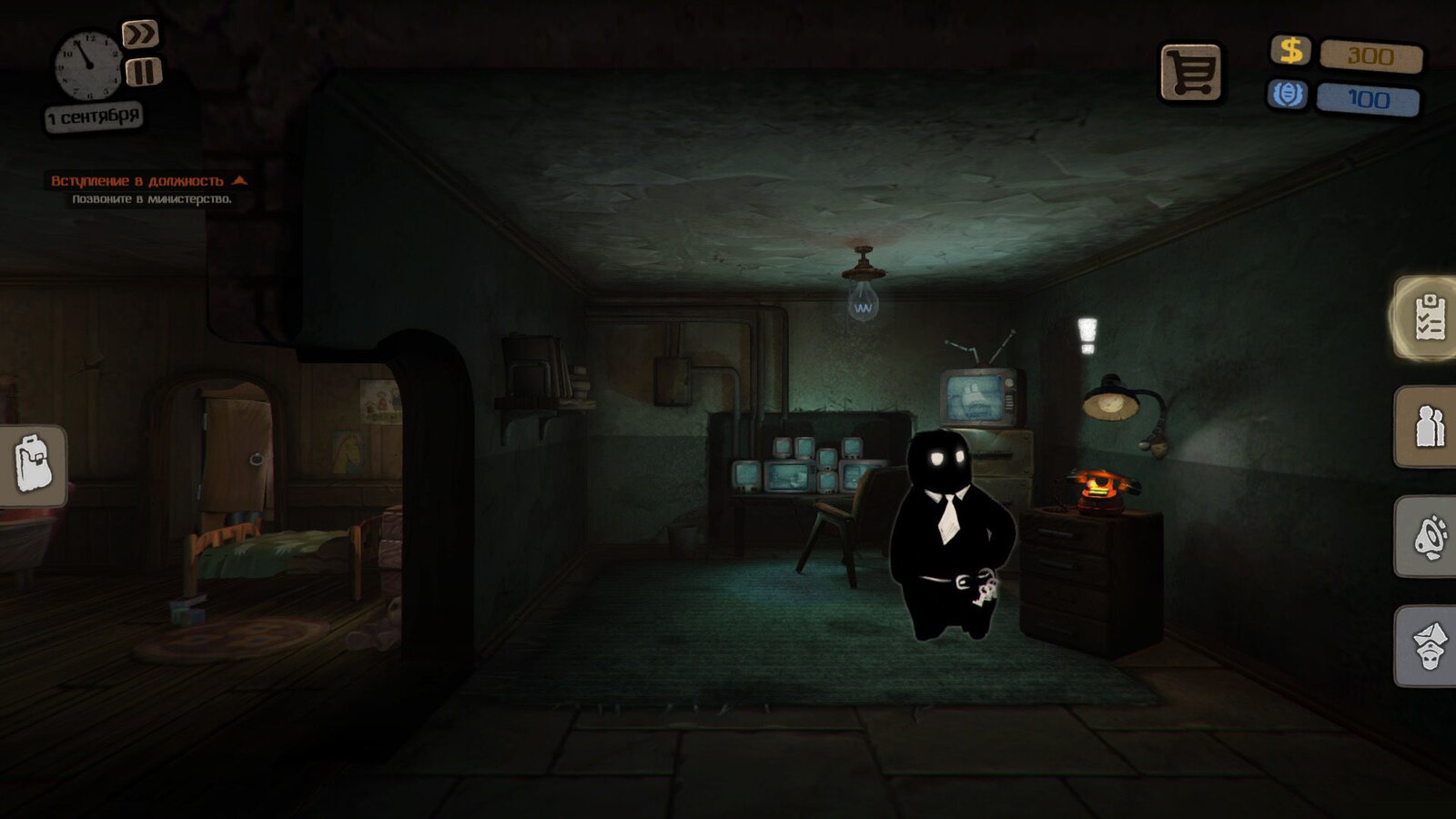
Task: Open the glowing task checklist
Action: click(x=1429, y=318)
